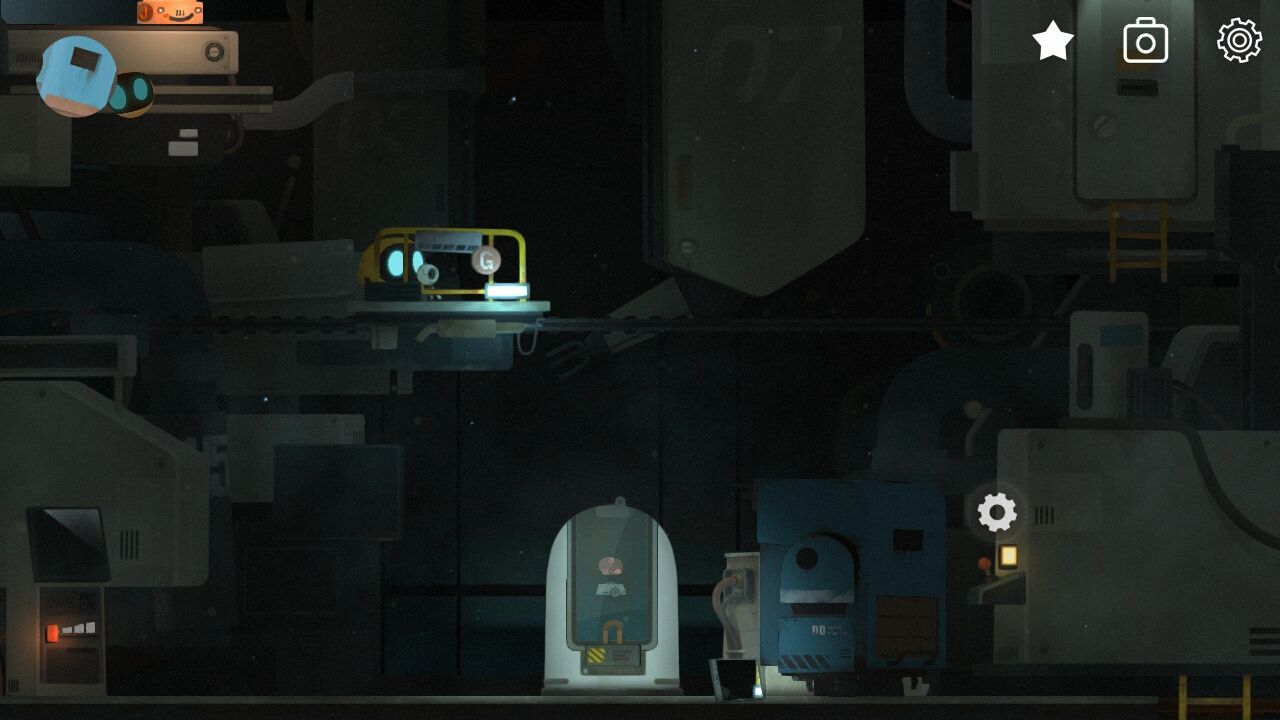The height and width of the screenshot is (720, 1280).
Task: Activate the solid gear hotspot above the lever
Action: point(997,512)
